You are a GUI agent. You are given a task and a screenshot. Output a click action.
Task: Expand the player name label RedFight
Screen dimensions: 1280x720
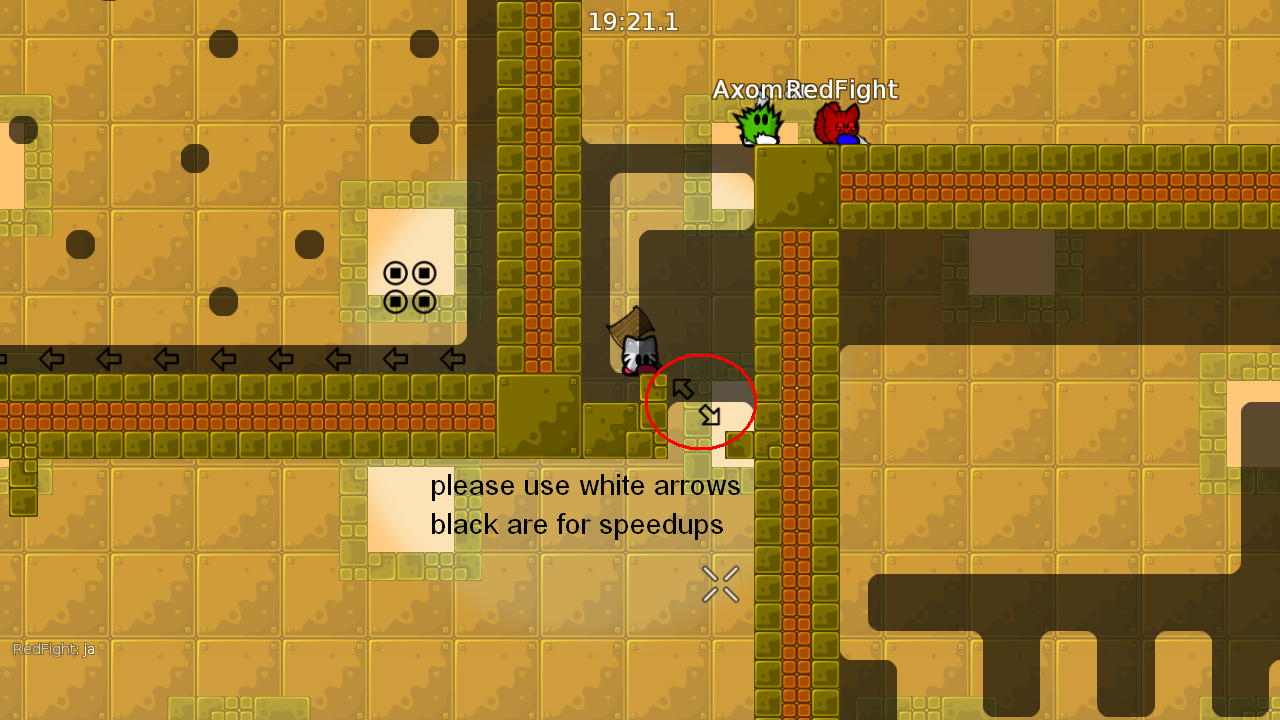point(843,90)
